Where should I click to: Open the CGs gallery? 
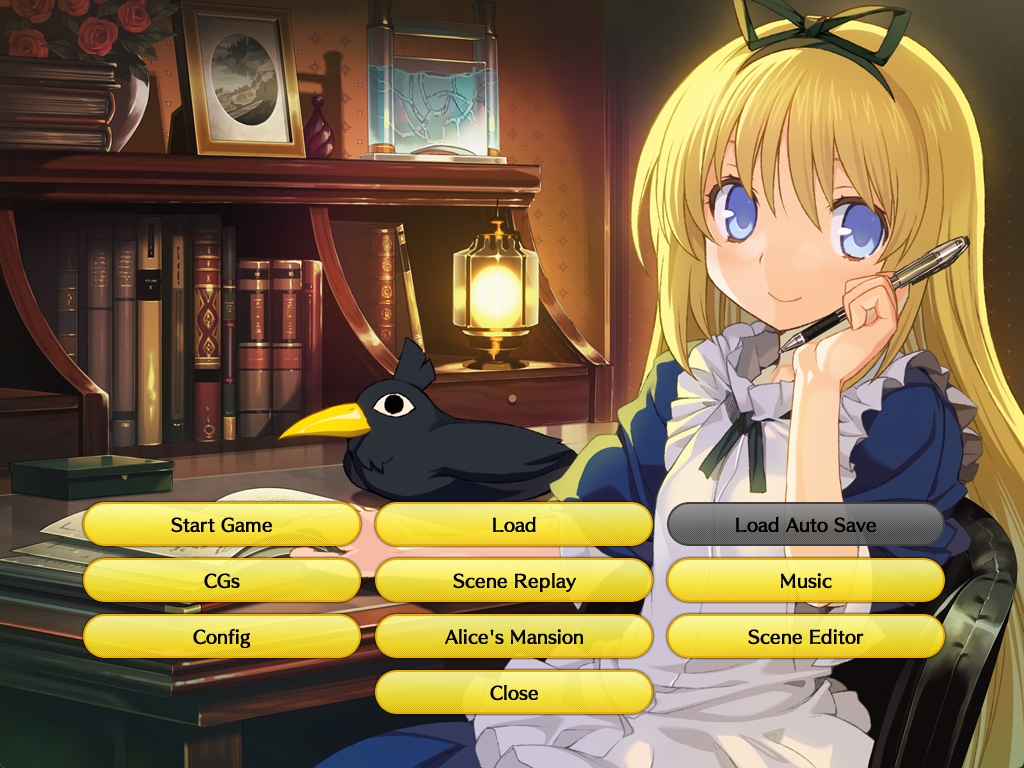pos(221,581)
